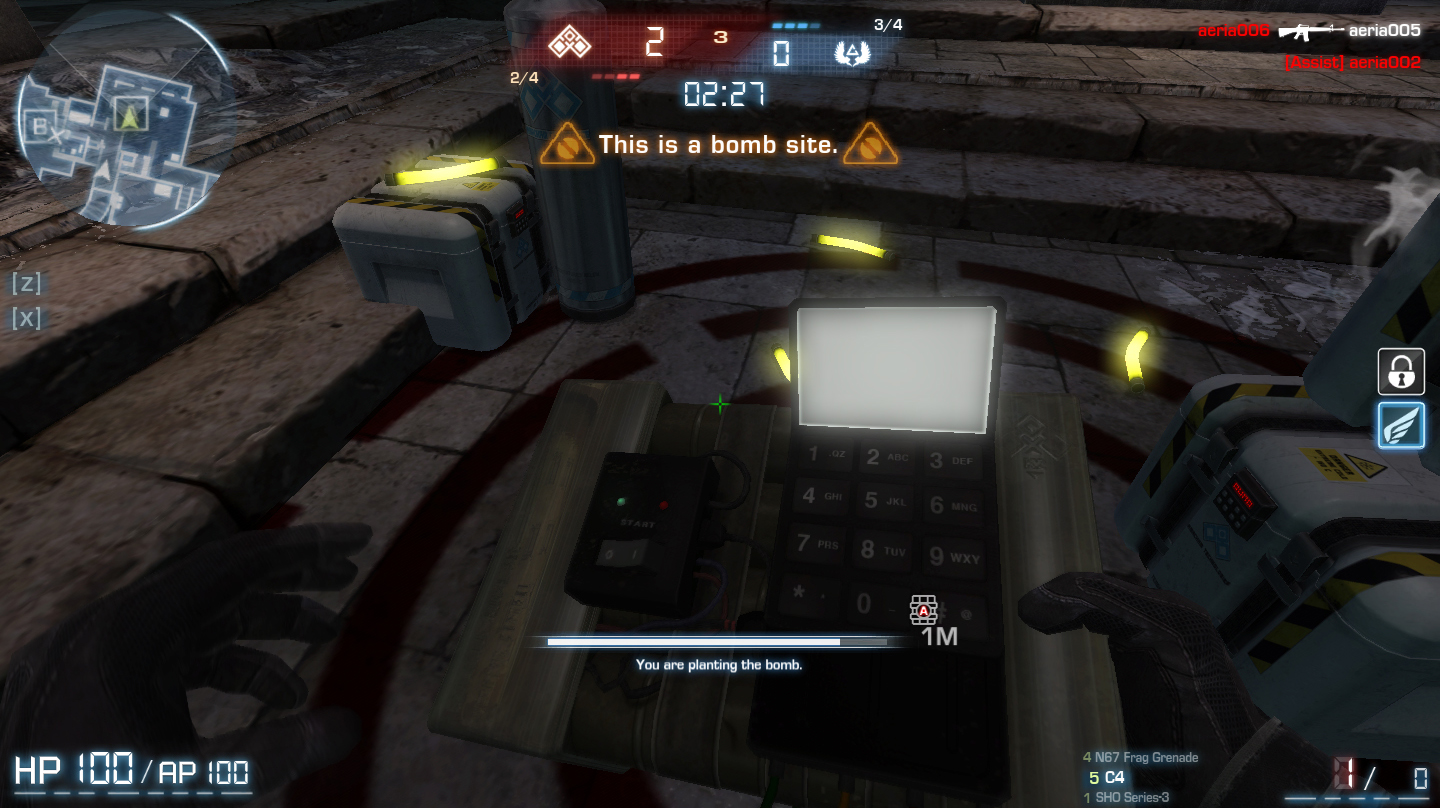Click the padlock icon on the right edge
1440x808 pixels.
coord(1400,371)
